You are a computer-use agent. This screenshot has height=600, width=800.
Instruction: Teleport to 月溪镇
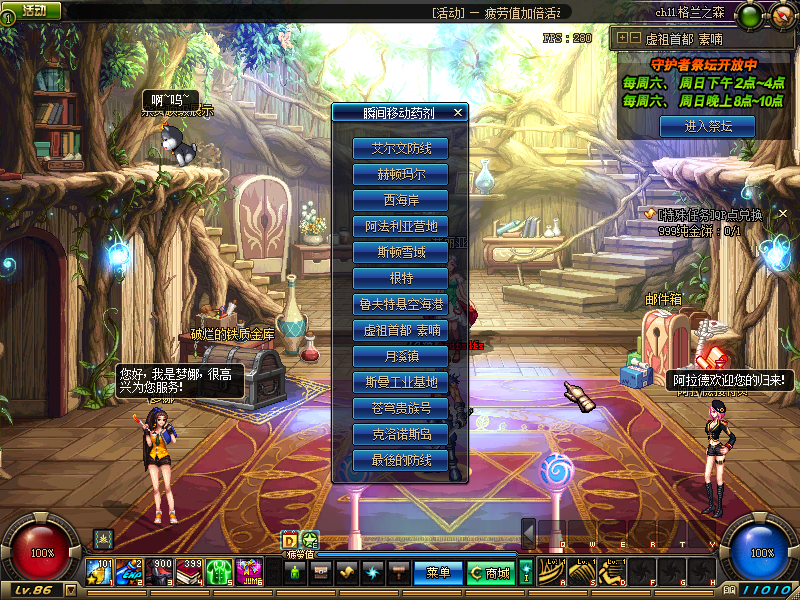(400, 356)
